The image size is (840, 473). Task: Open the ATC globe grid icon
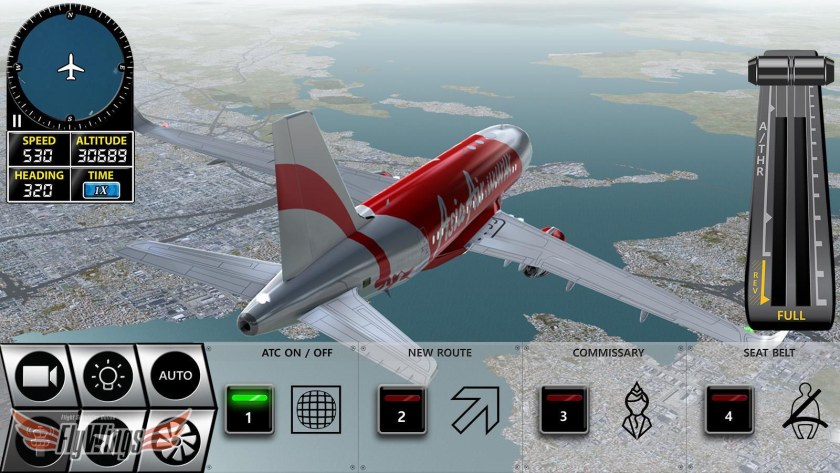pyautogui.click(x=315, y=409)
